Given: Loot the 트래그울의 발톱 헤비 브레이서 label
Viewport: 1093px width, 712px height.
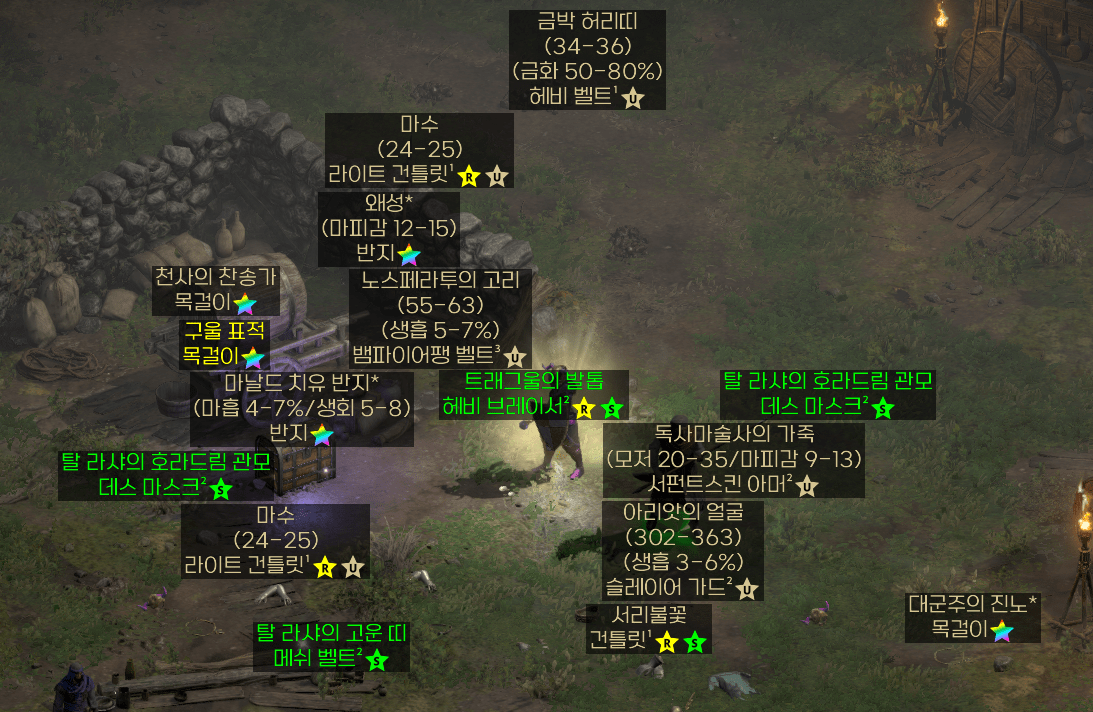Looking at the screenshot, I should 534,394.
